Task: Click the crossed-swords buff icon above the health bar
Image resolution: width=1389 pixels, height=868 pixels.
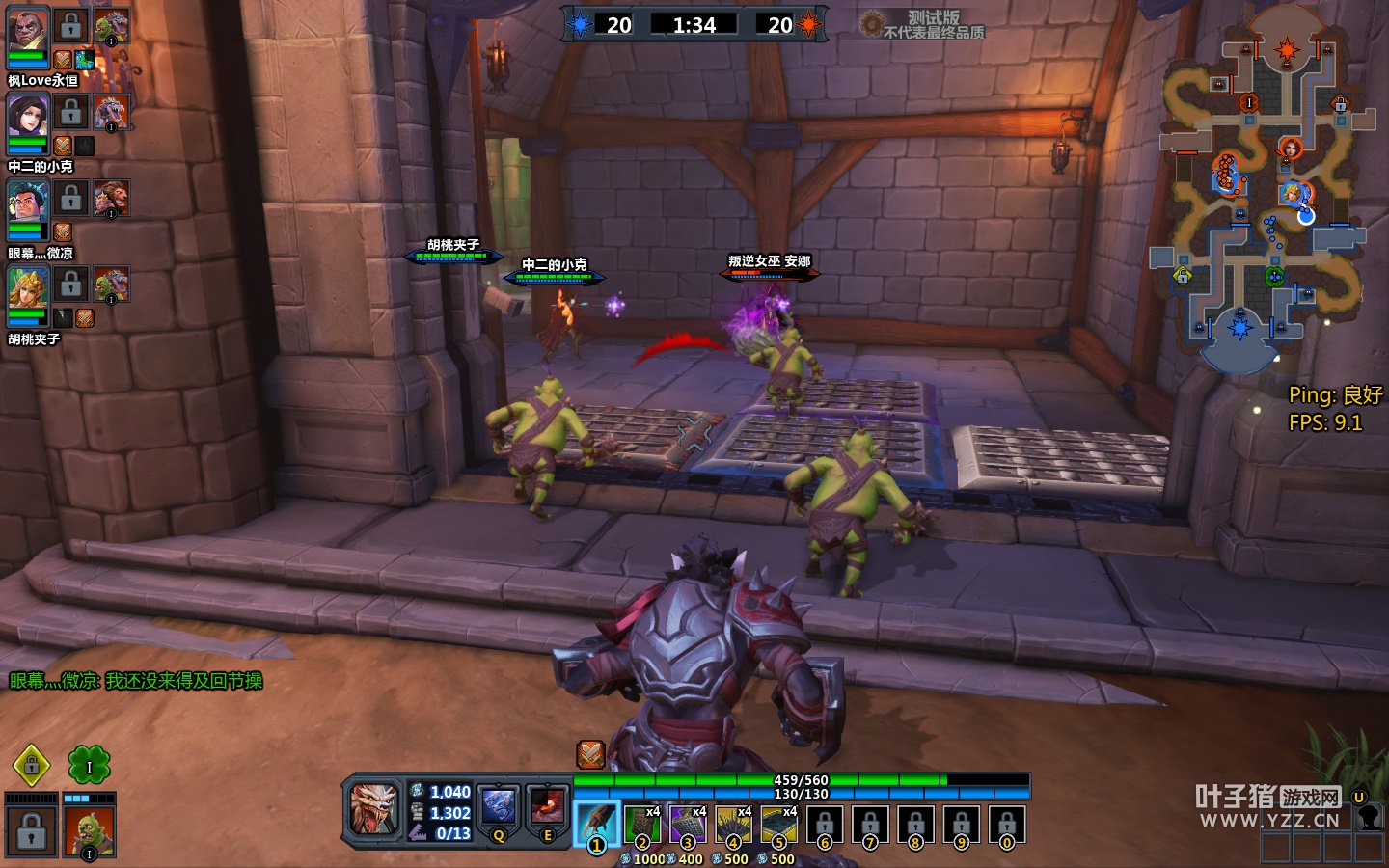Action: pos(590,754)
